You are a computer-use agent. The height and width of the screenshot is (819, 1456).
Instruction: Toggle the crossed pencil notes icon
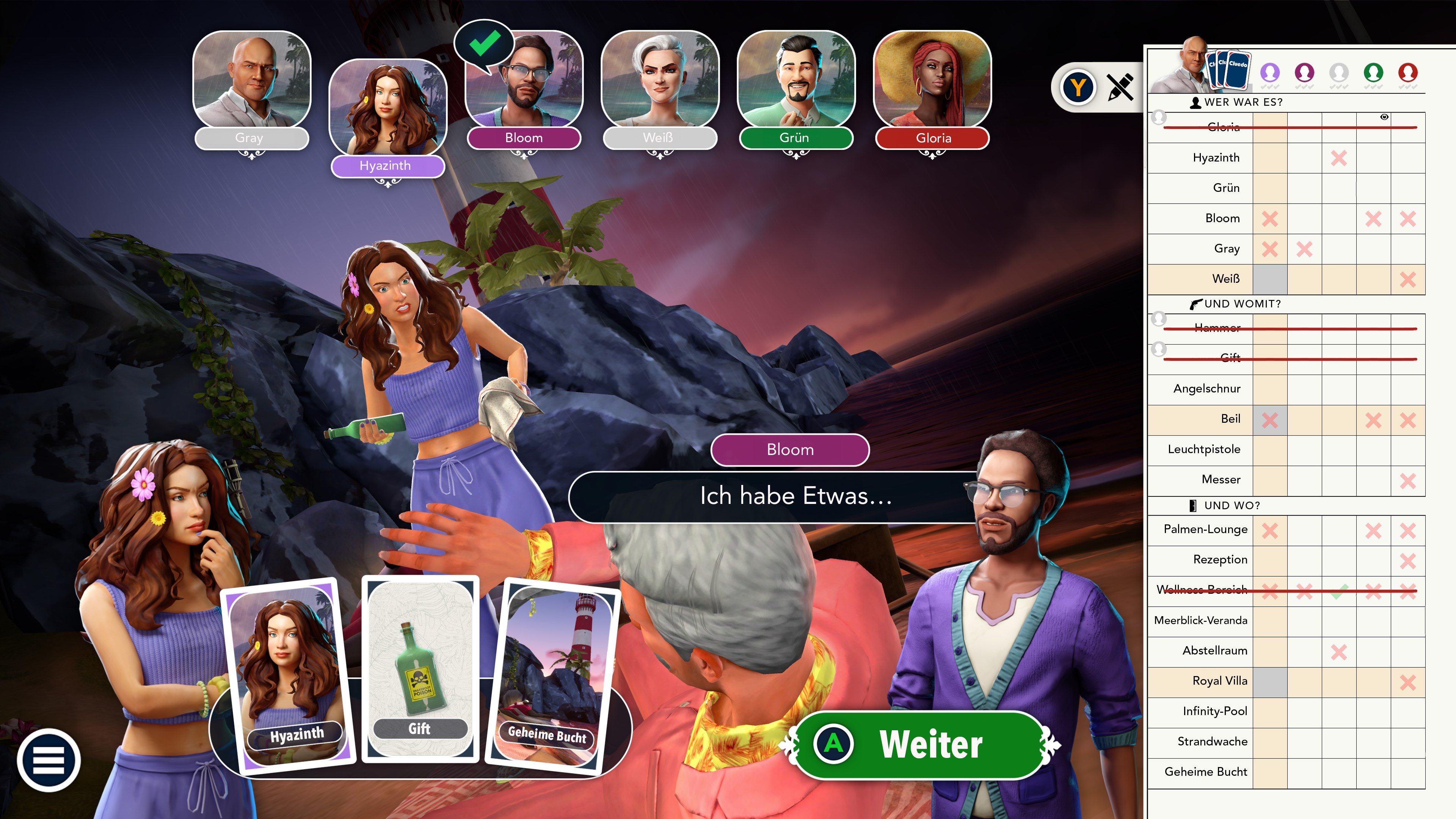[x=1120, y=87]
